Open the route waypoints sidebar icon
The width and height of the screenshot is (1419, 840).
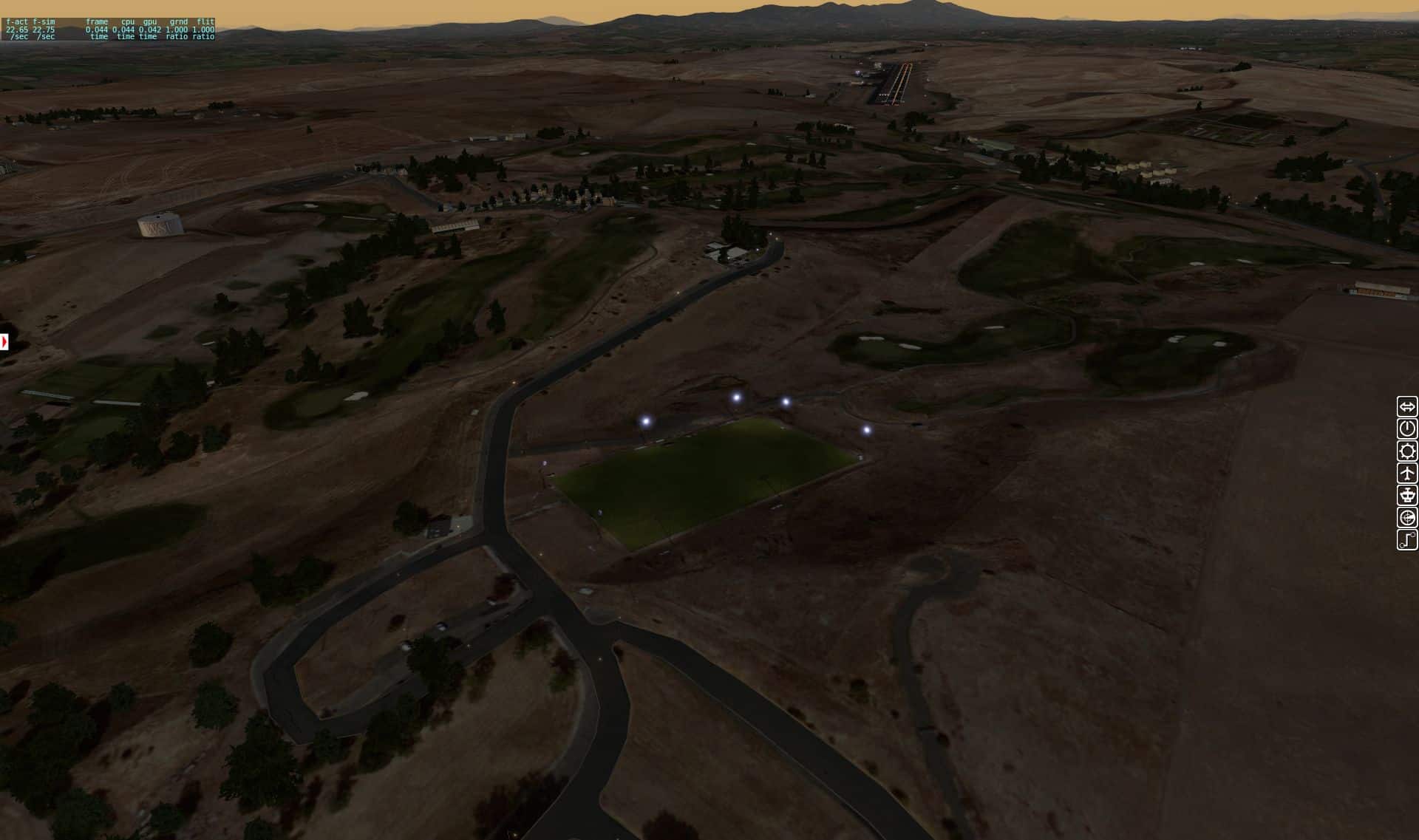(x=1407, y=539)
